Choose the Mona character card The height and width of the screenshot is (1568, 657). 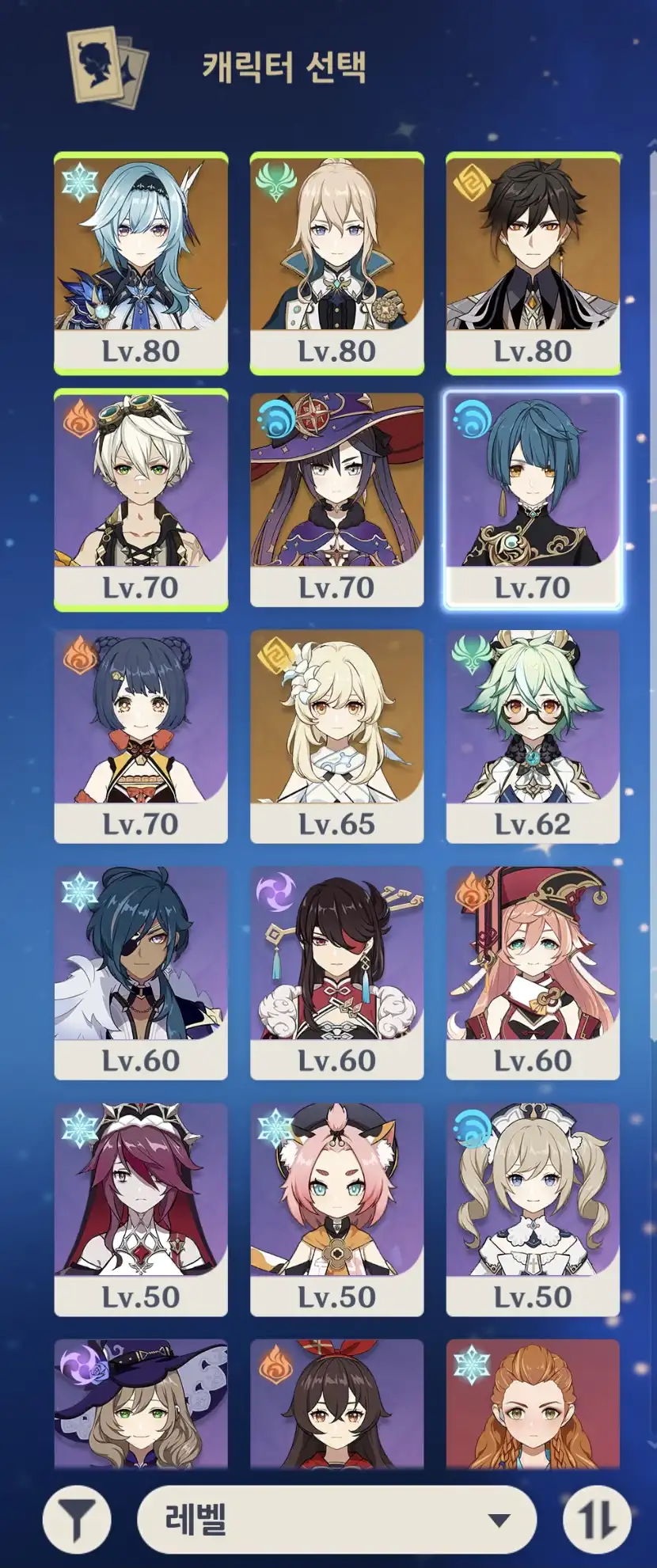[337, 499]
